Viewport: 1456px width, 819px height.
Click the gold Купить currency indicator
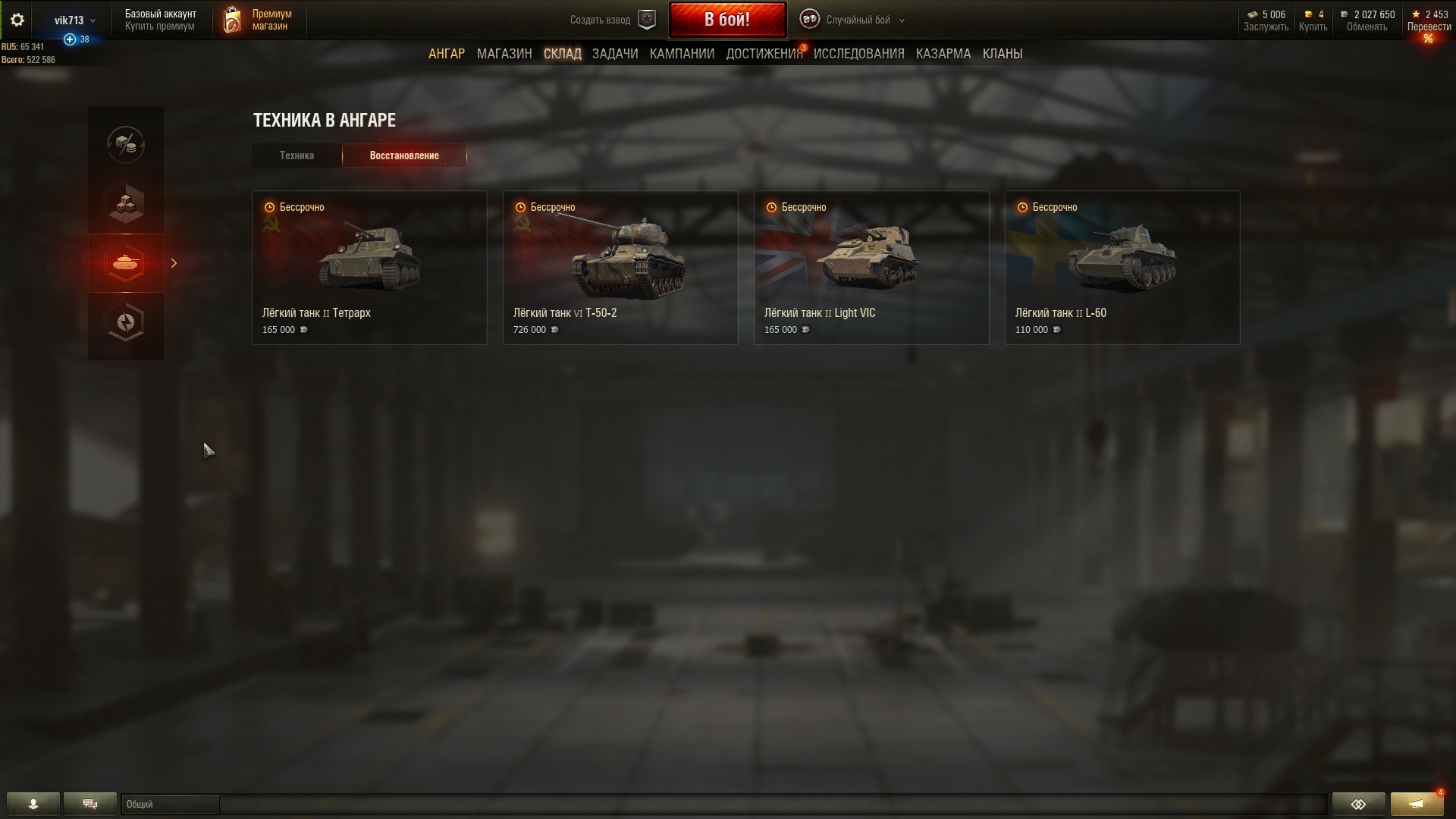click(1311, 19)
